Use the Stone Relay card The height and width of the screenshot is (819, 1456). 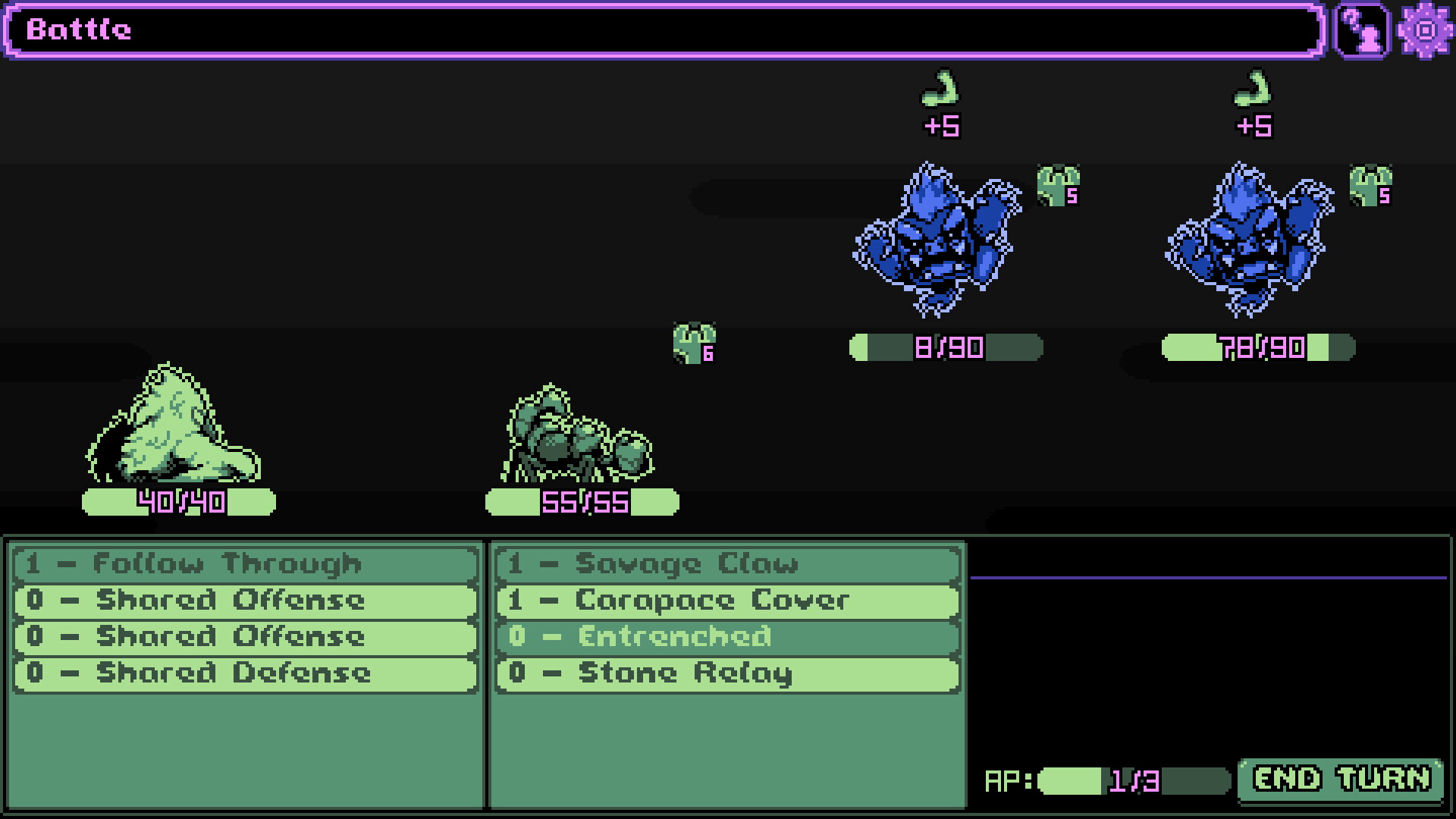coord(727,673)
